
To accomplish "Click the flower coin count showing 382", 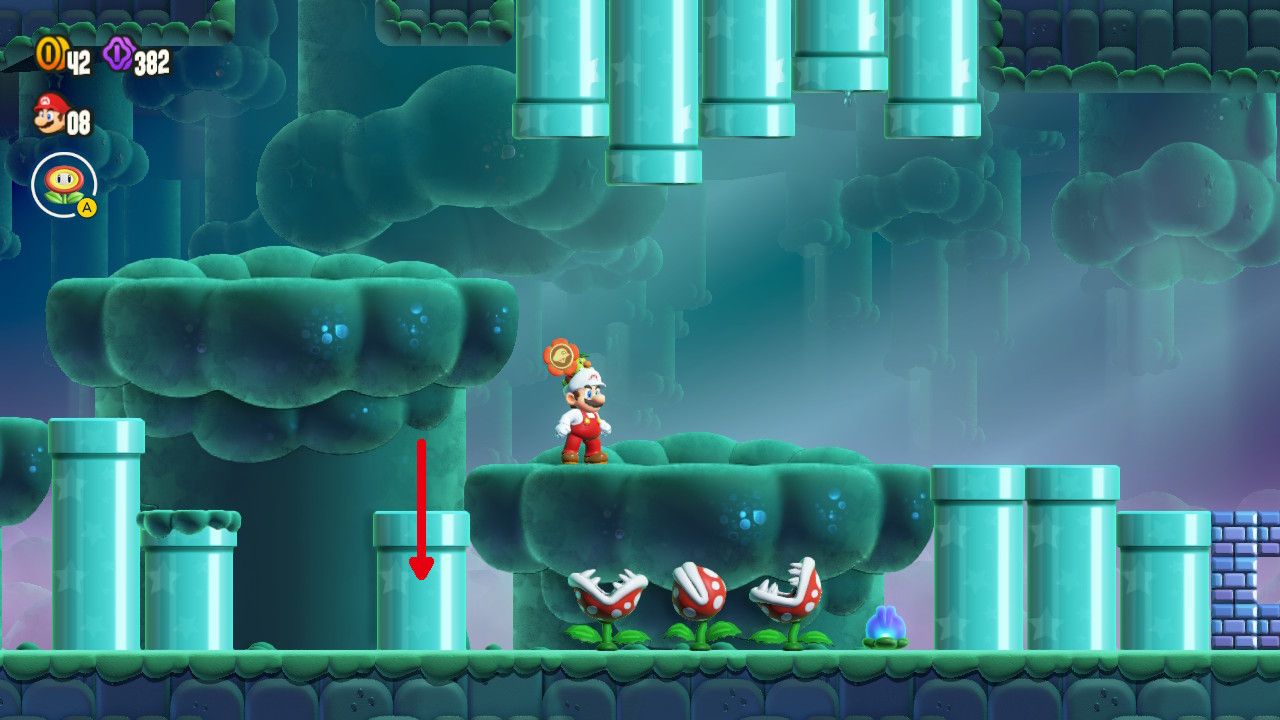I will pyautogui.click(x=150, y=60).
